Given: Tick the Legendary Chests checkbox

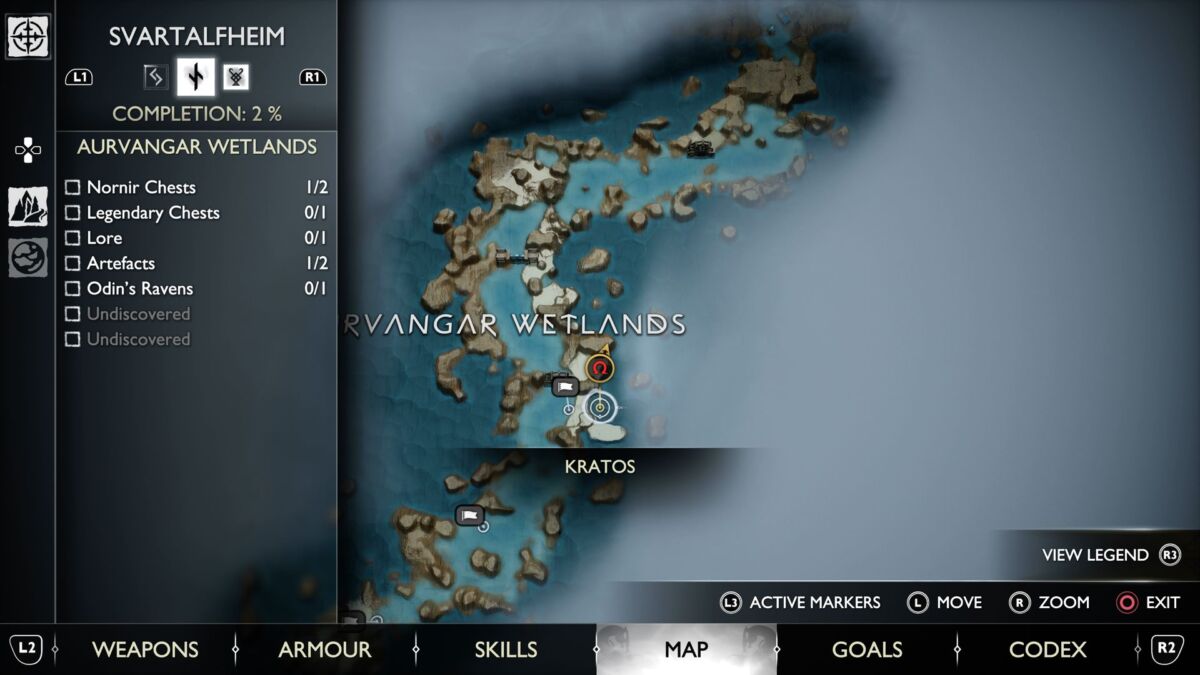Looking at the screenshot, I should pyautogui.click(x=72, y=213).
